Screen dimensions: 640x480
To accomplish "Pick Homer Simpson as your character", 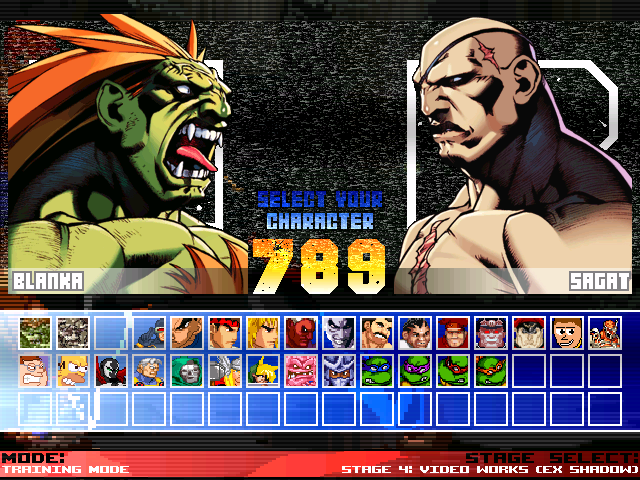I will 73,371.
